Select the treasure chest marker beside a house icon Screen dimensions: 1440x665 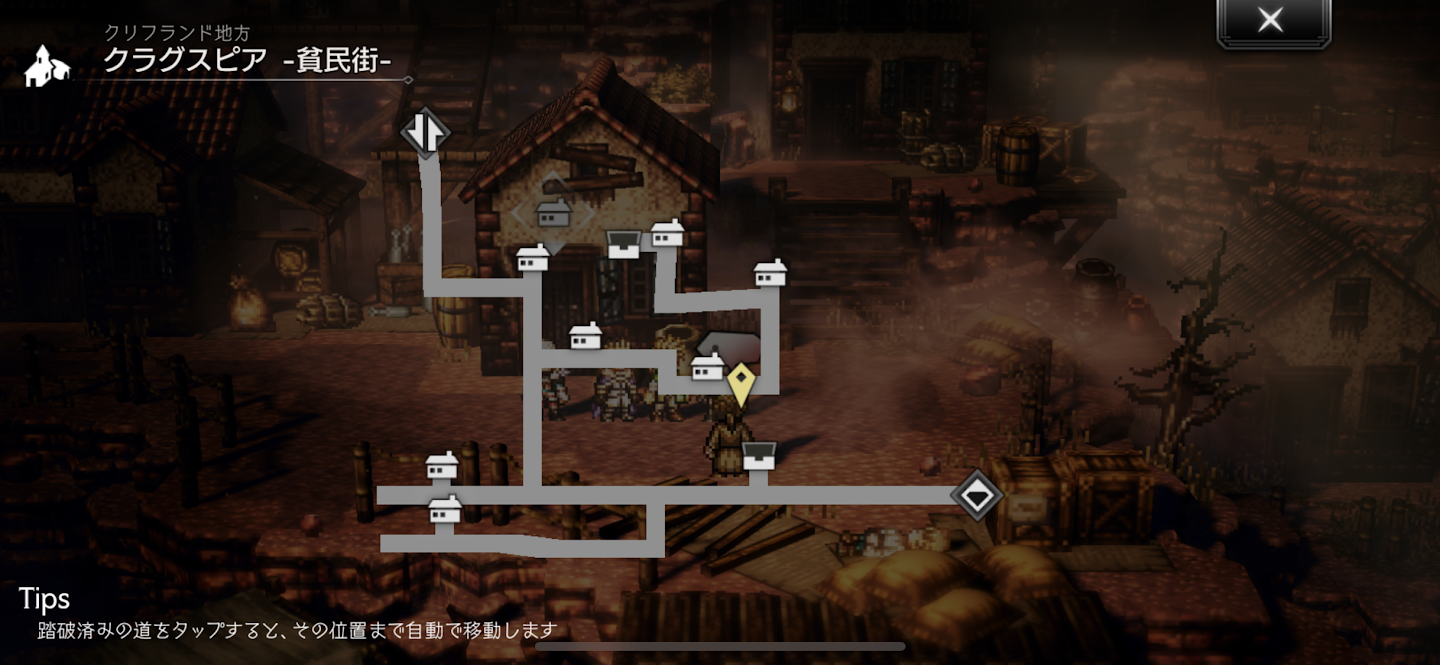point(624,244)
